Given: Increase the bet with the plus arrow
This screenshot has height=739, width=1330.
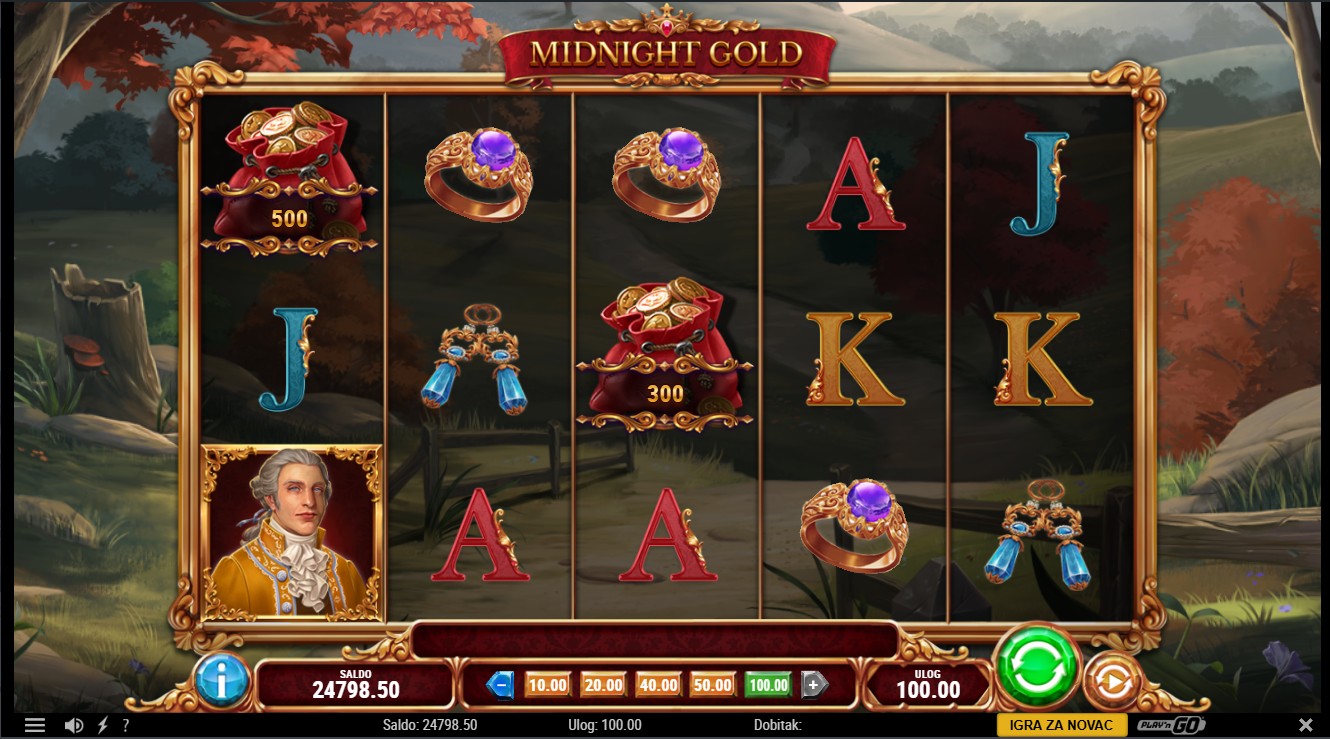Looking at the screenshot, I should pos(814,685).
